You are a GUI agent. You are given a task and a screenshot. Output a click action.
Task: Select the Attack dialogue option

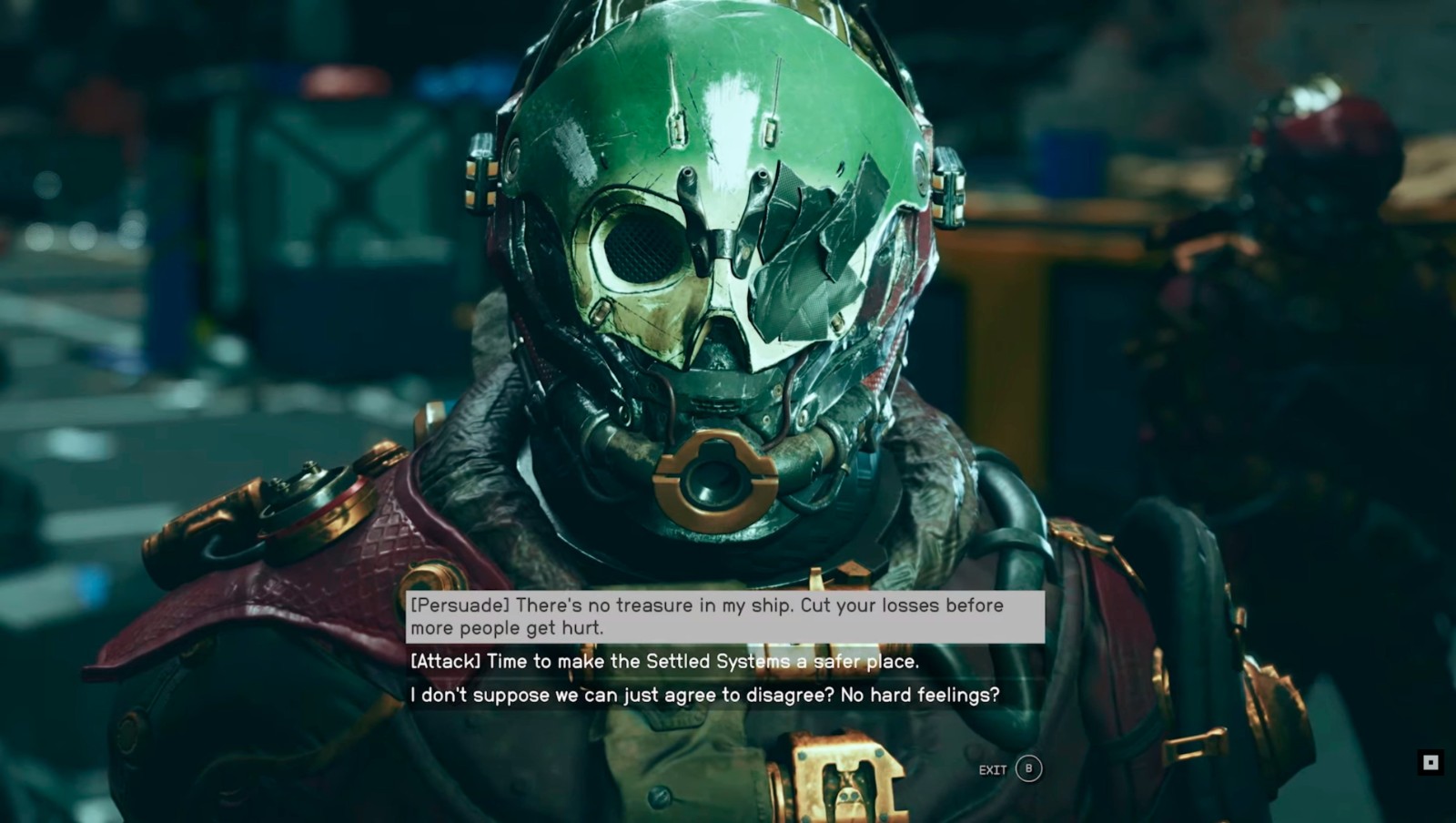[664, 661]
